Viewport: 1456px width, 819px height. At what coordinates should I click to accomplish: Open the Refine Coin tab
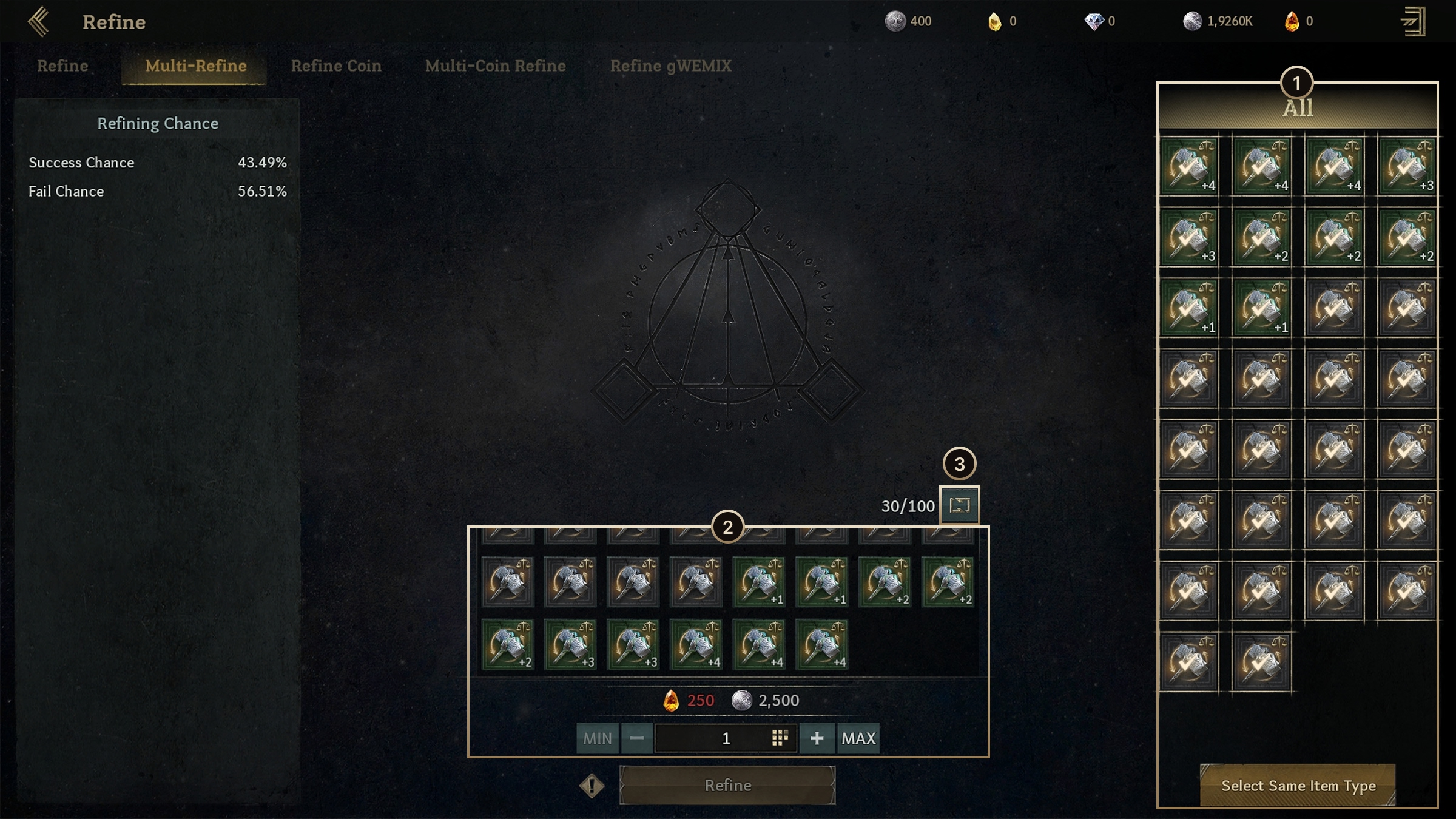(x=336, y=66)
